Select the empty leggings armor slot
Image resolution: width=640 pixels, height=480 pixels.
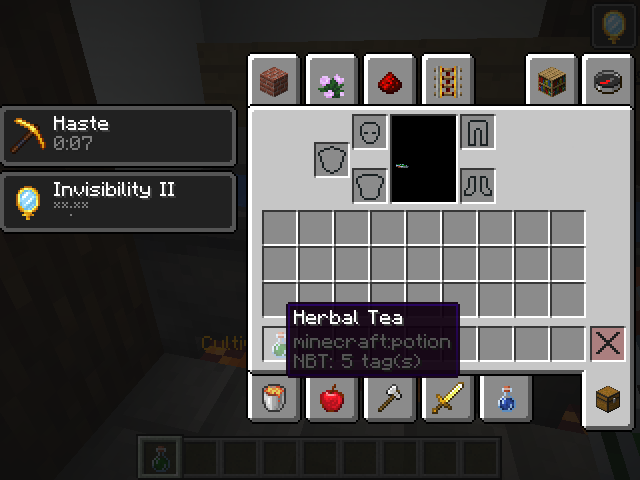tap(478, 132)
